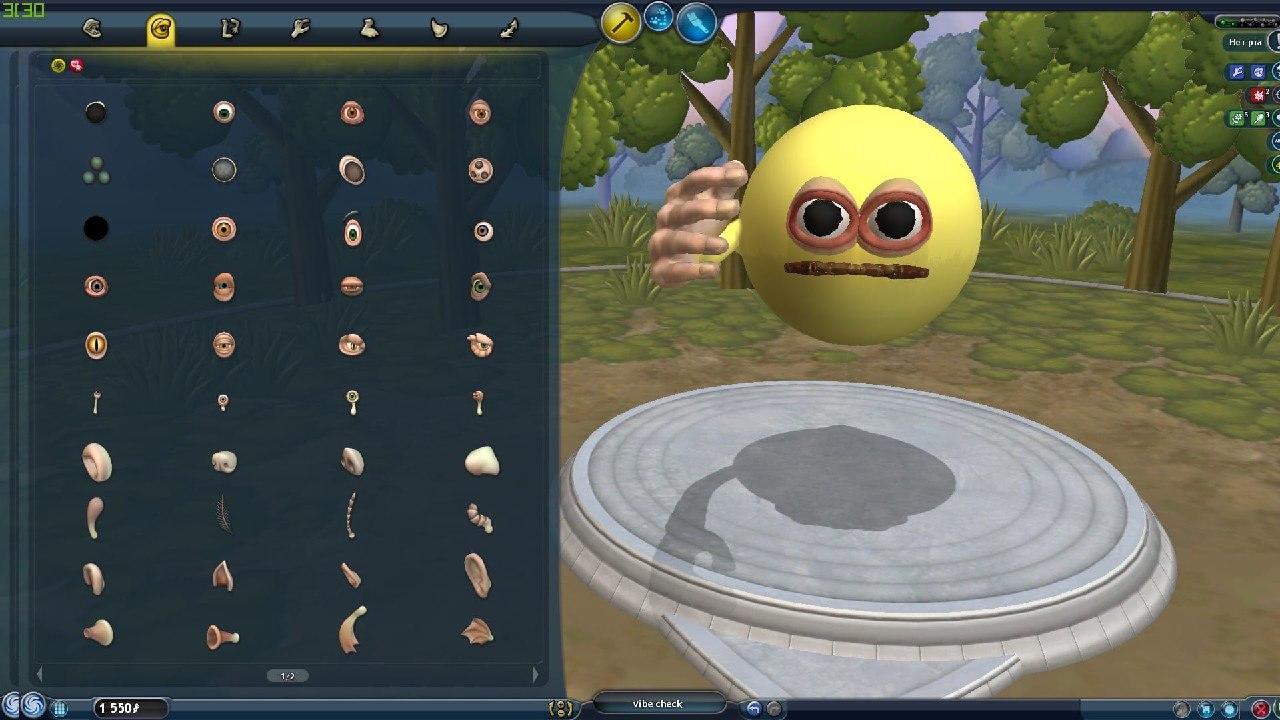Screen dimensions: 1280x720
Task: Select the Mouth parts tab icon
Action: click(93, 30)
